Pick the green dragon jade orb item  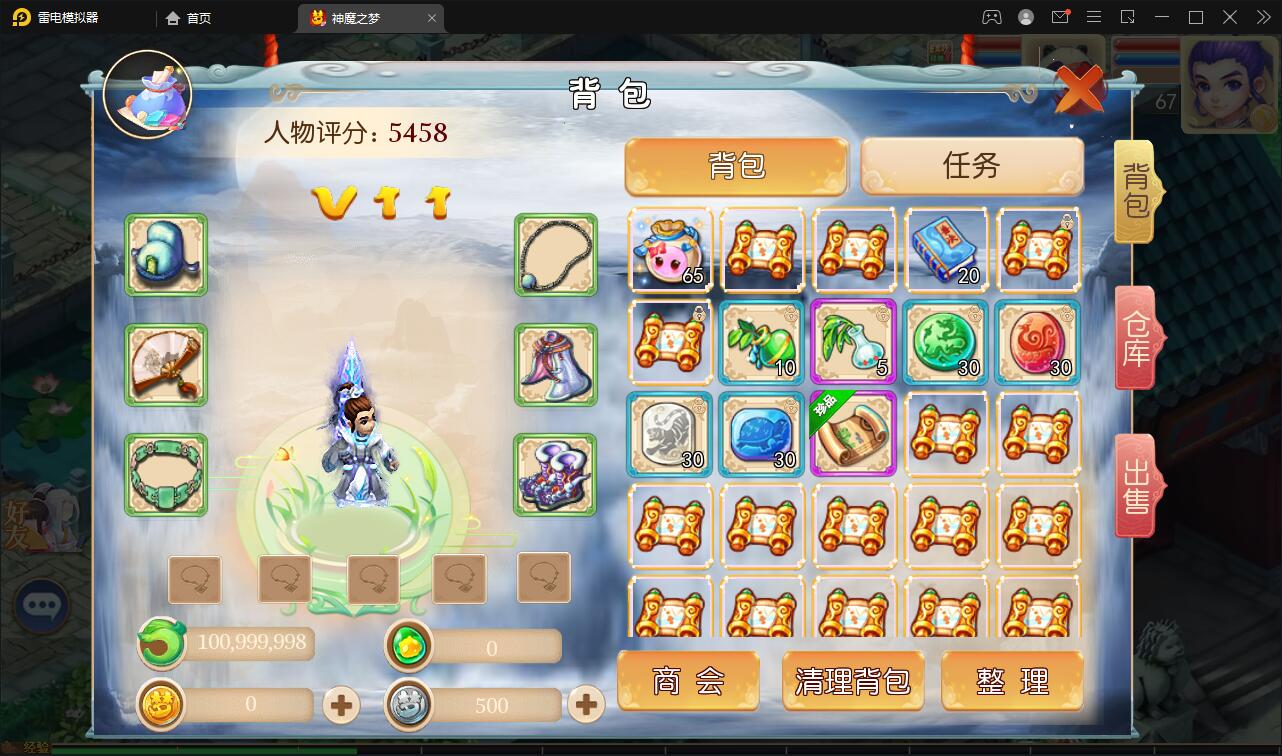[945, 343]
